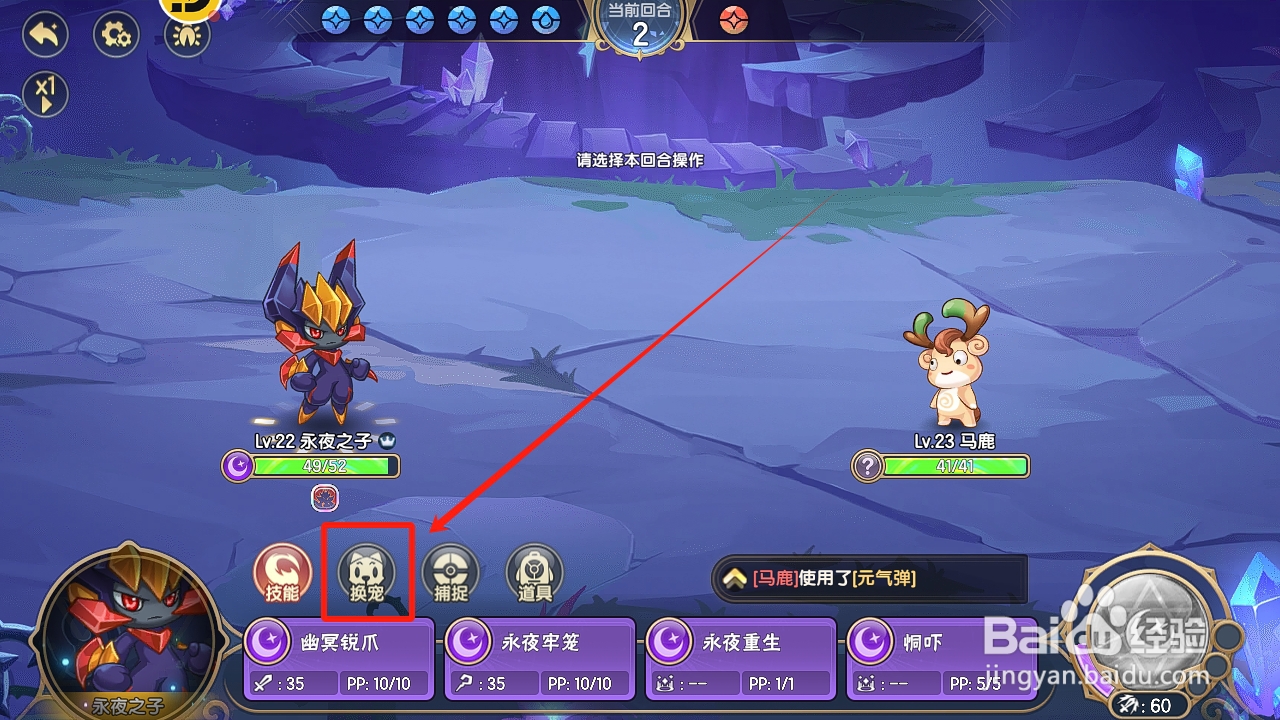Tap the bug report icon

pyautogui.click(x=185, y=33)
